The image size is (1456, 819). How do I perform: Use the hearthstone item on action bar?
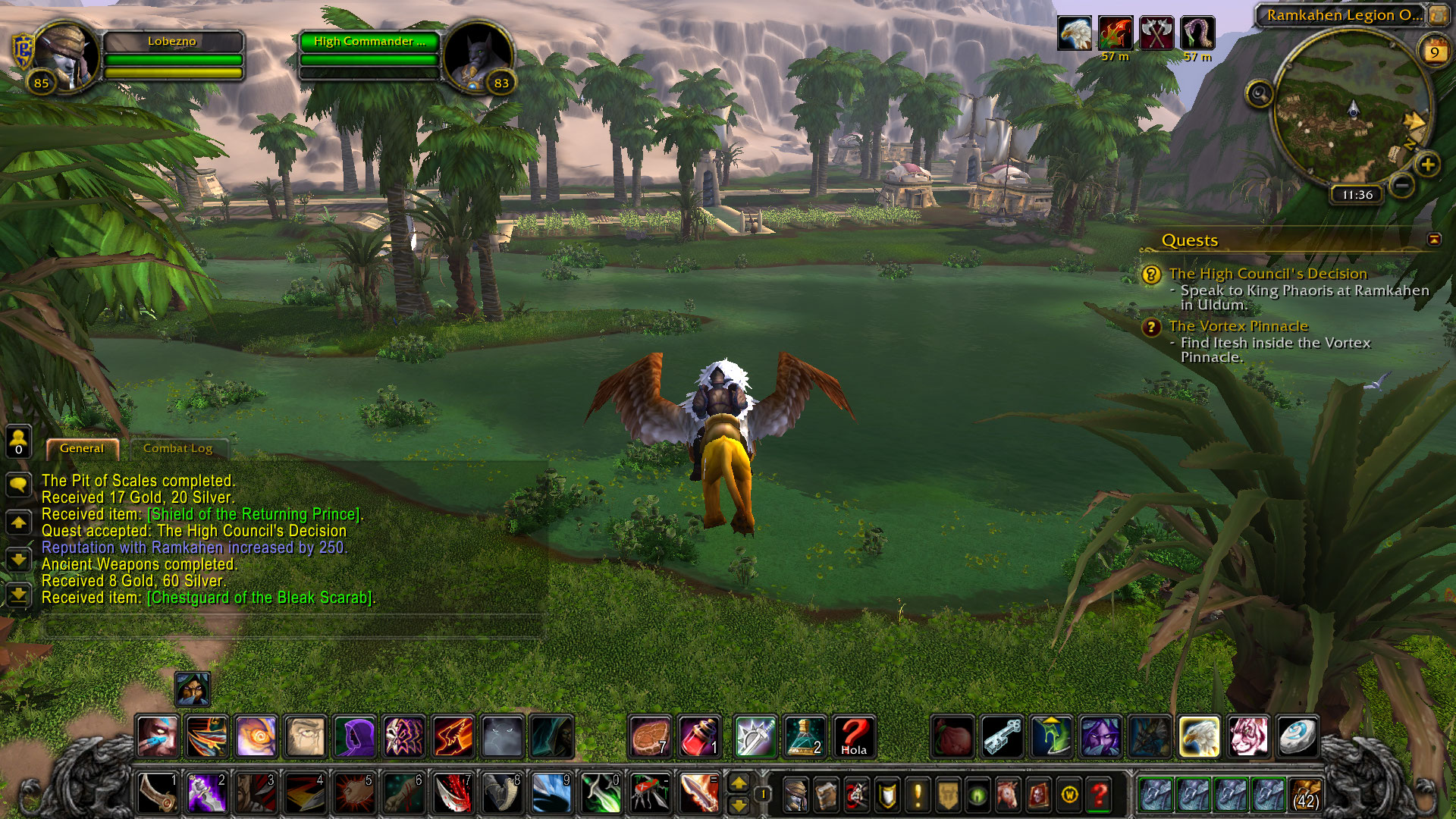[x=1297, y=736]
